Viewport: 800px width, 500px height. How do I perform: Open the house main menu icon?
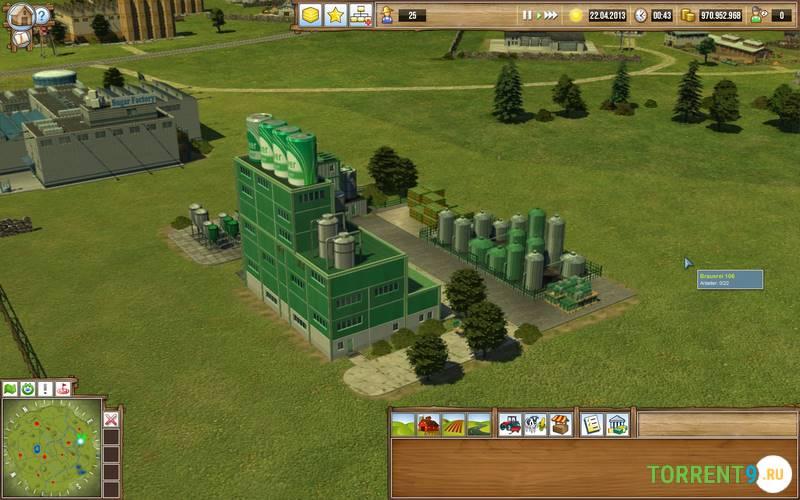tap(20, 13)
